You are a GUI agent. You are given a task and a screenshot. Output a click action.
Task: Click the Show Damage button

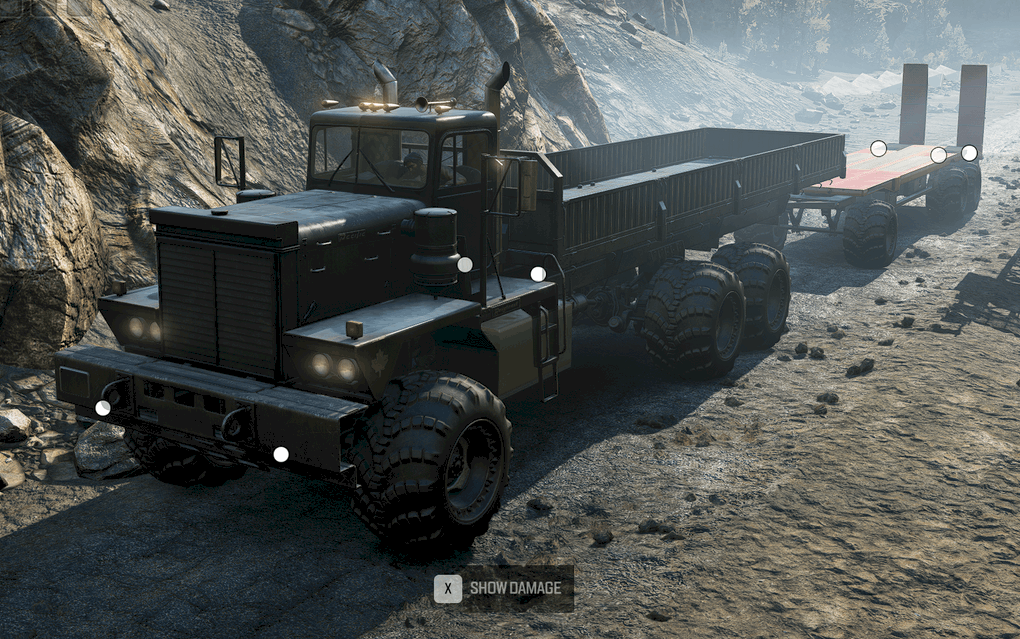tap(503, 588)
